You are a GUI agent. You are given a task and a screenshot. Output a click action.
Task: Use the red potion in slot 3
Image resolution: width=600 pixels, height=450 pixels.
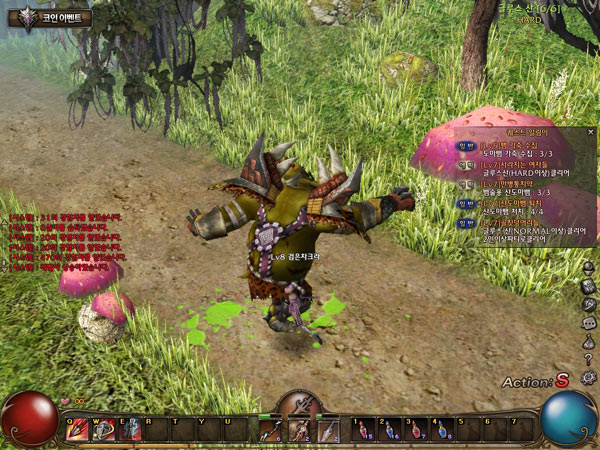pyautogui.click(x=415, y=430)
